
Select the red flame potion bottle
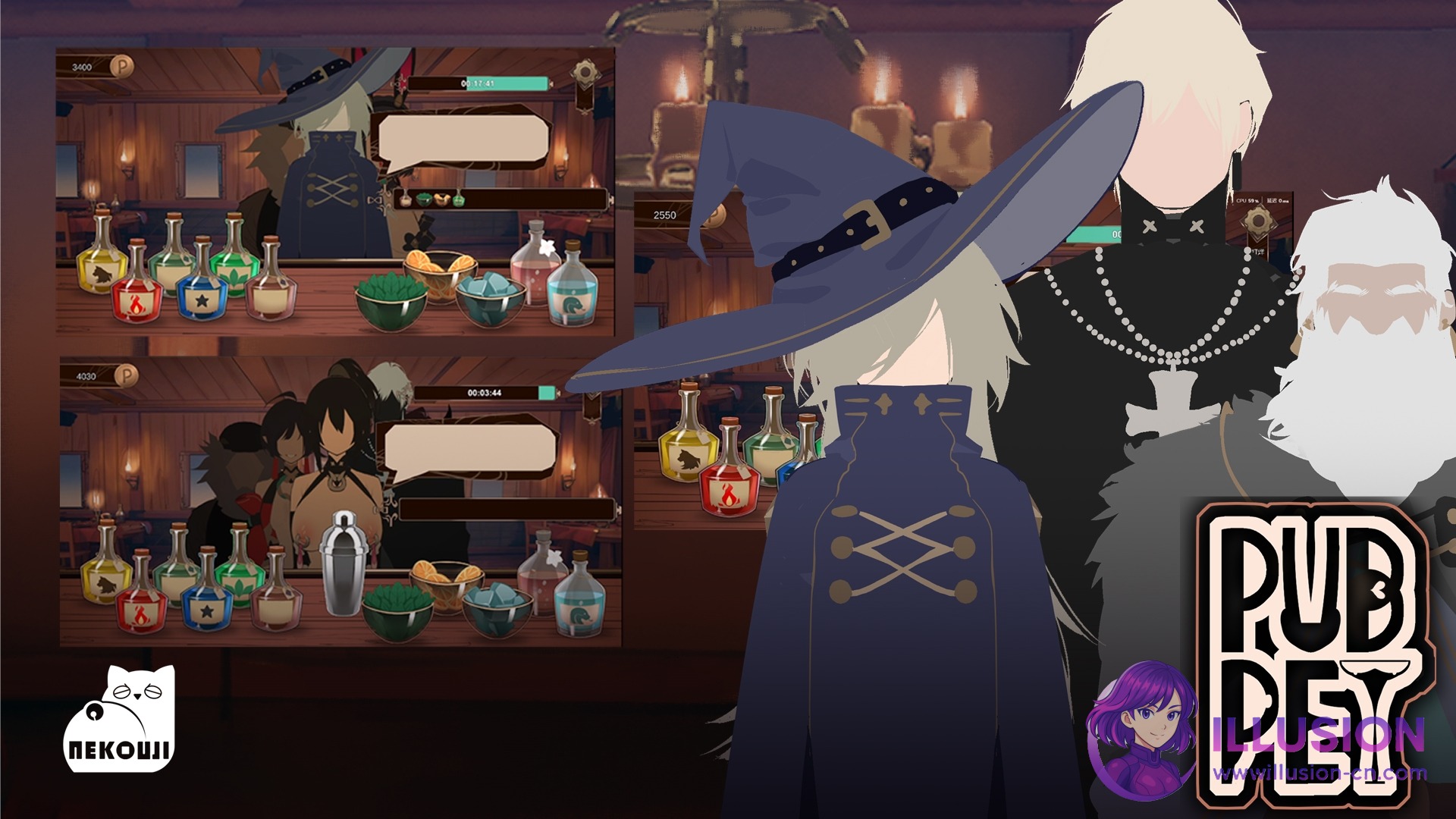click(137, 300)
